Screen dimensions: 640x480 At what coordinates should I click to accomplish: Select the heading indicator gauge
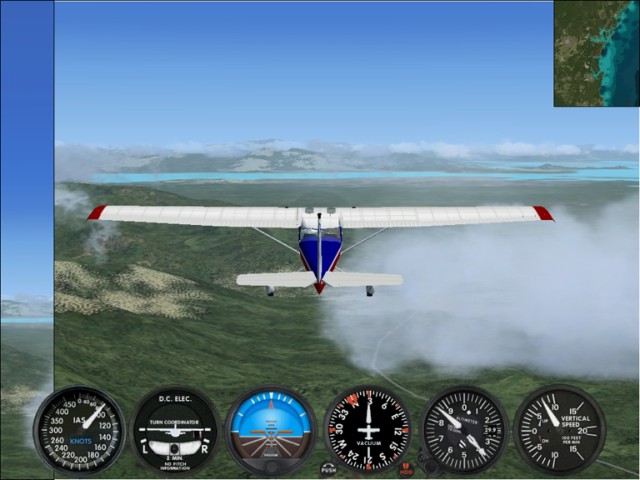367,430
